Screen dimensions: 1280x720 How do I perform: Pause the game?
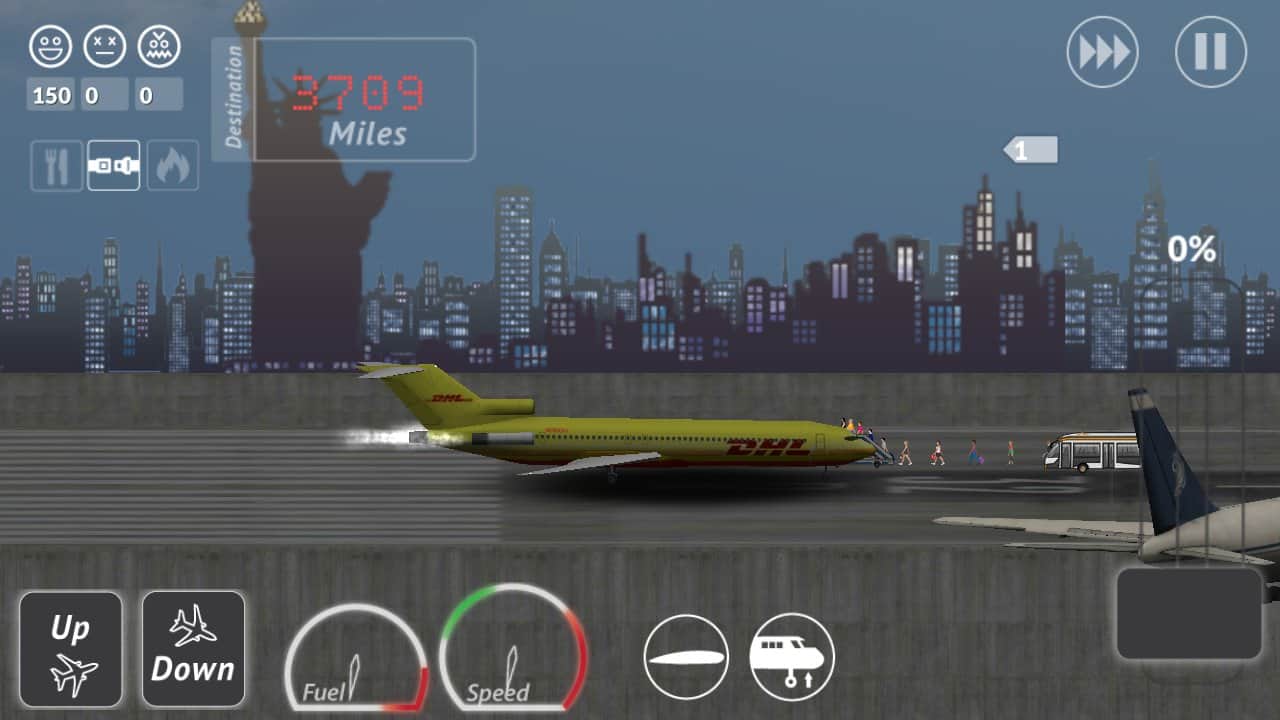coord(1210,52)
